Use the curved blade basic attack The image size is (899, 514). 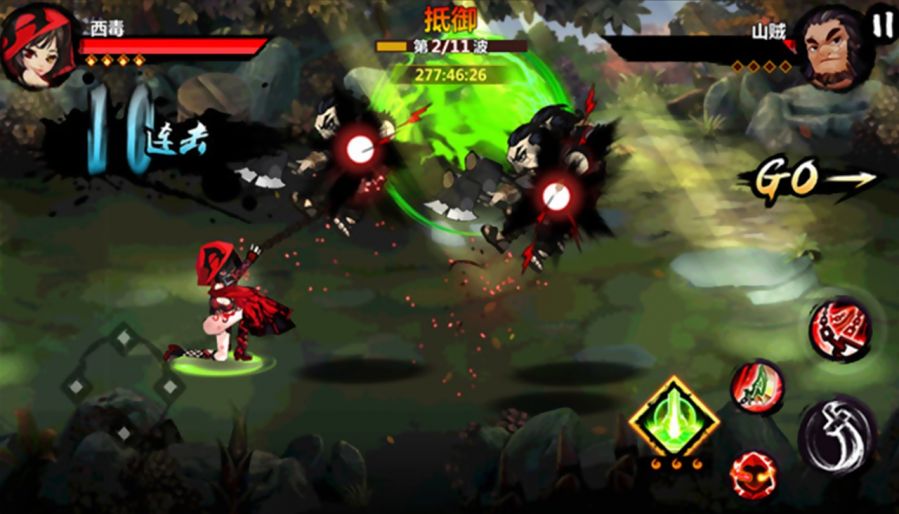[836, 435]
